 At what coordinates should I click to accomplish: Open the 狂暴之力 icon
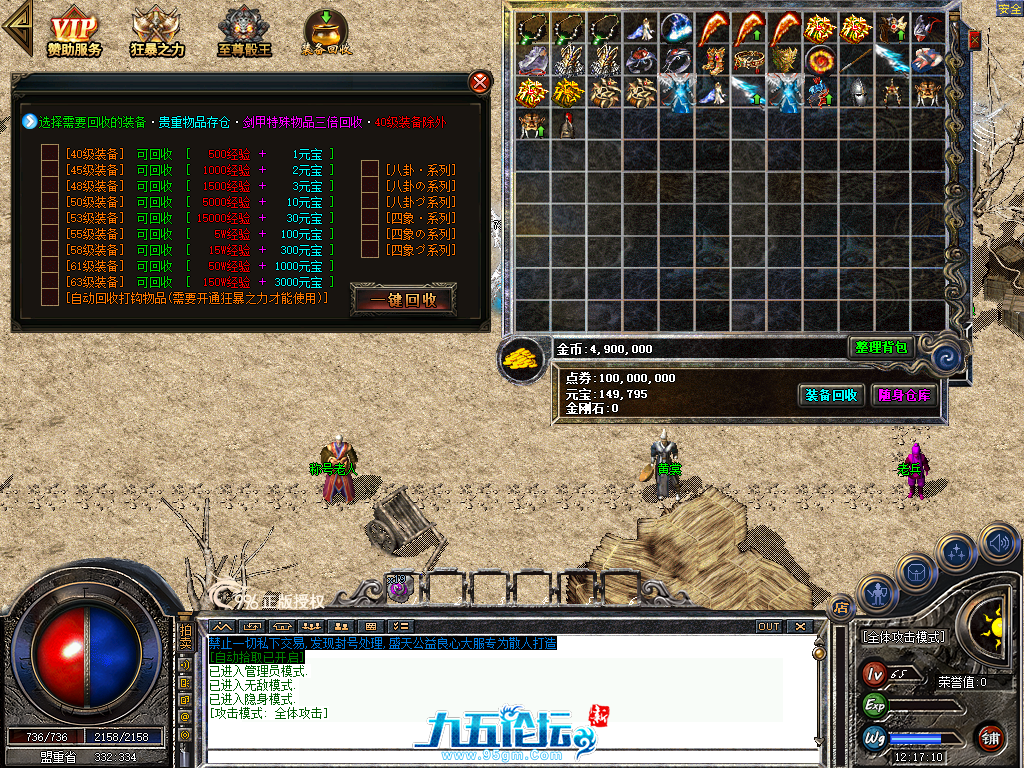click(157, 32)
